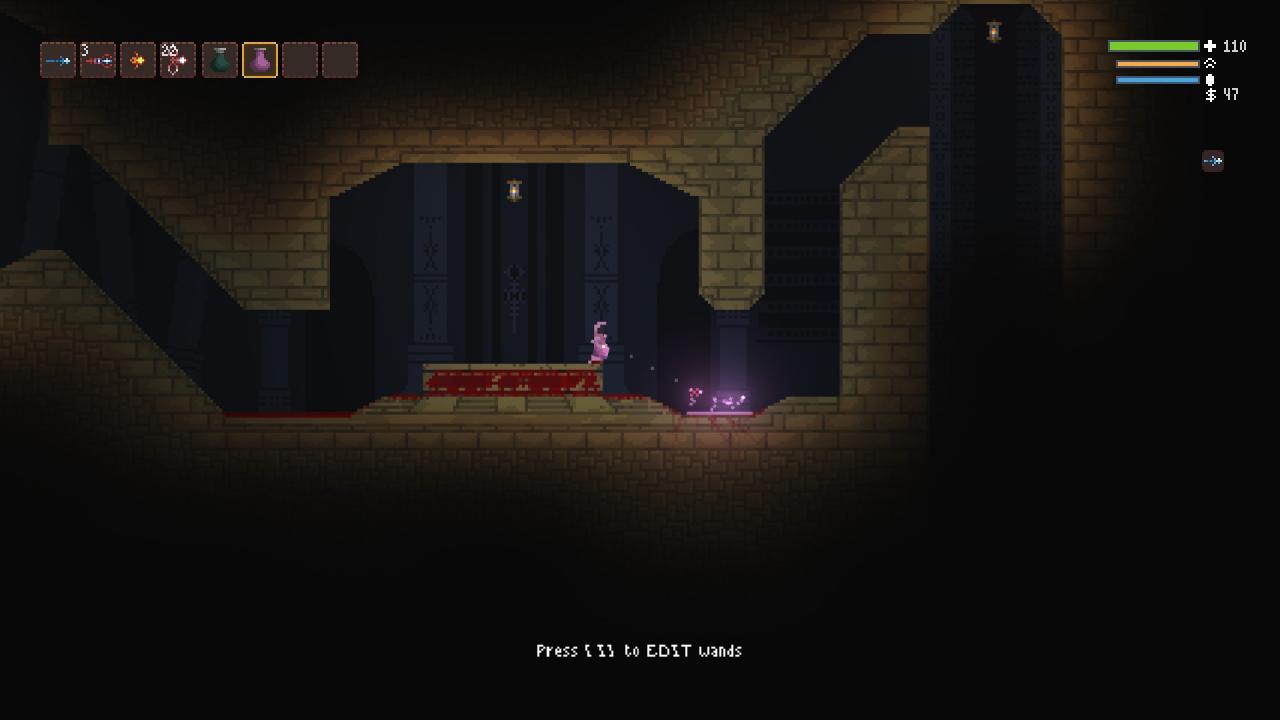Click the blue bolt icon below the gold counter
Screen dimensions: 1280x720
coord(1212,161)
